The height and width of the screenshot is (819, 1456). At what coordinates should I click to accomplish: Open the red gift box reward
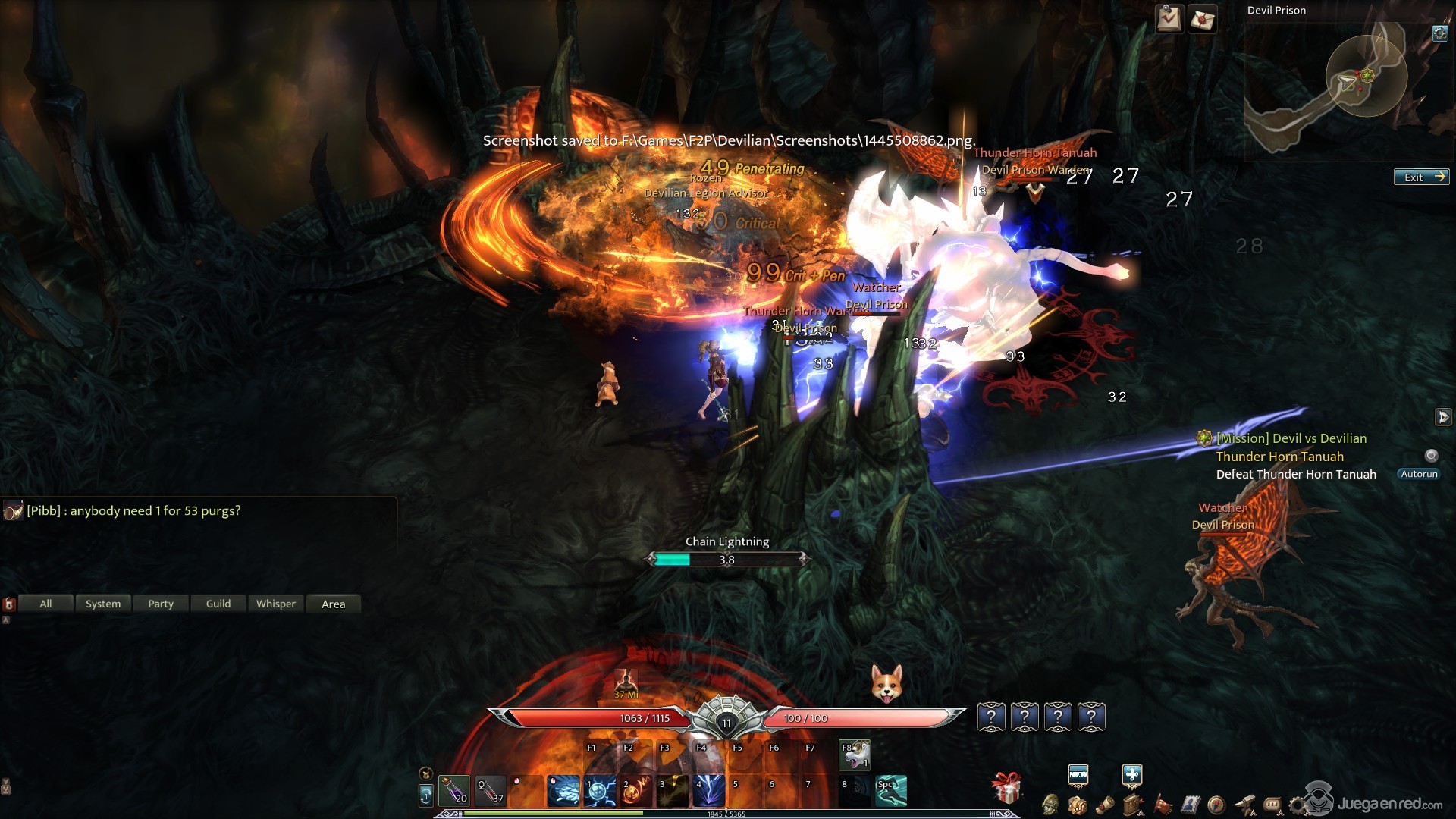point(1007,789)
